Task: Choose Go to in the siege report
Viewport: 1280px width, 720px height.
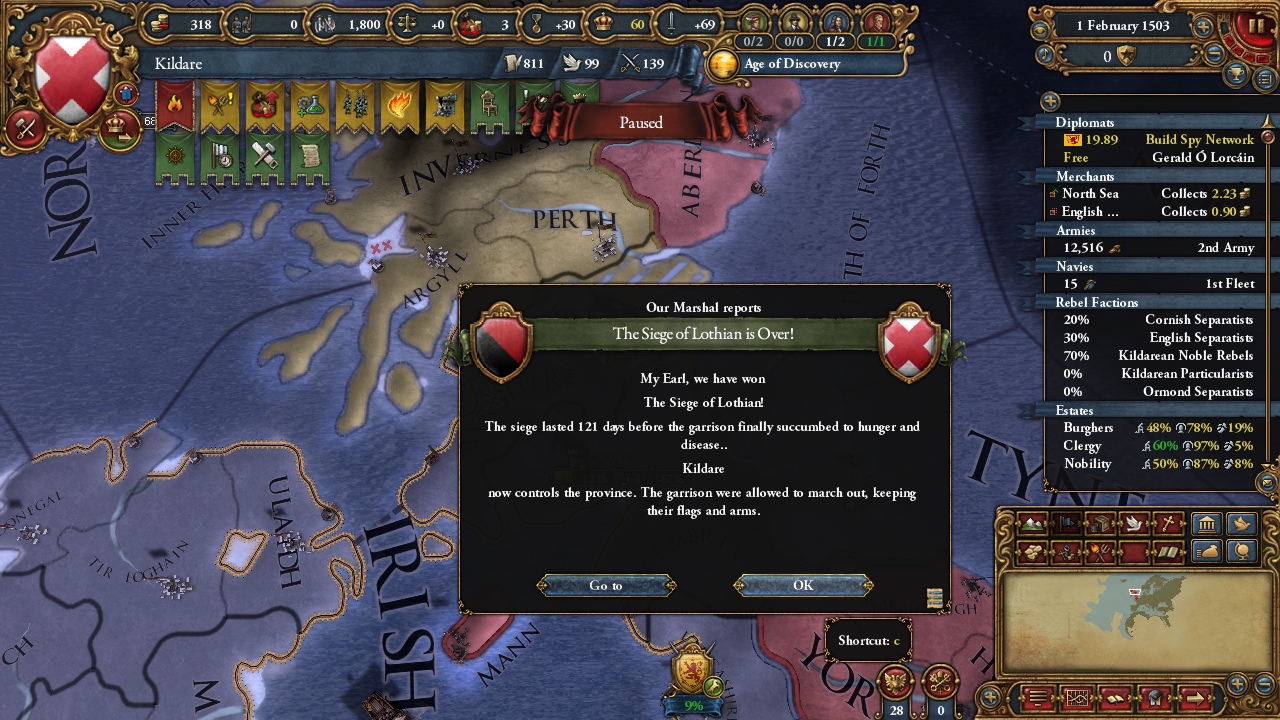Action: 606,586
